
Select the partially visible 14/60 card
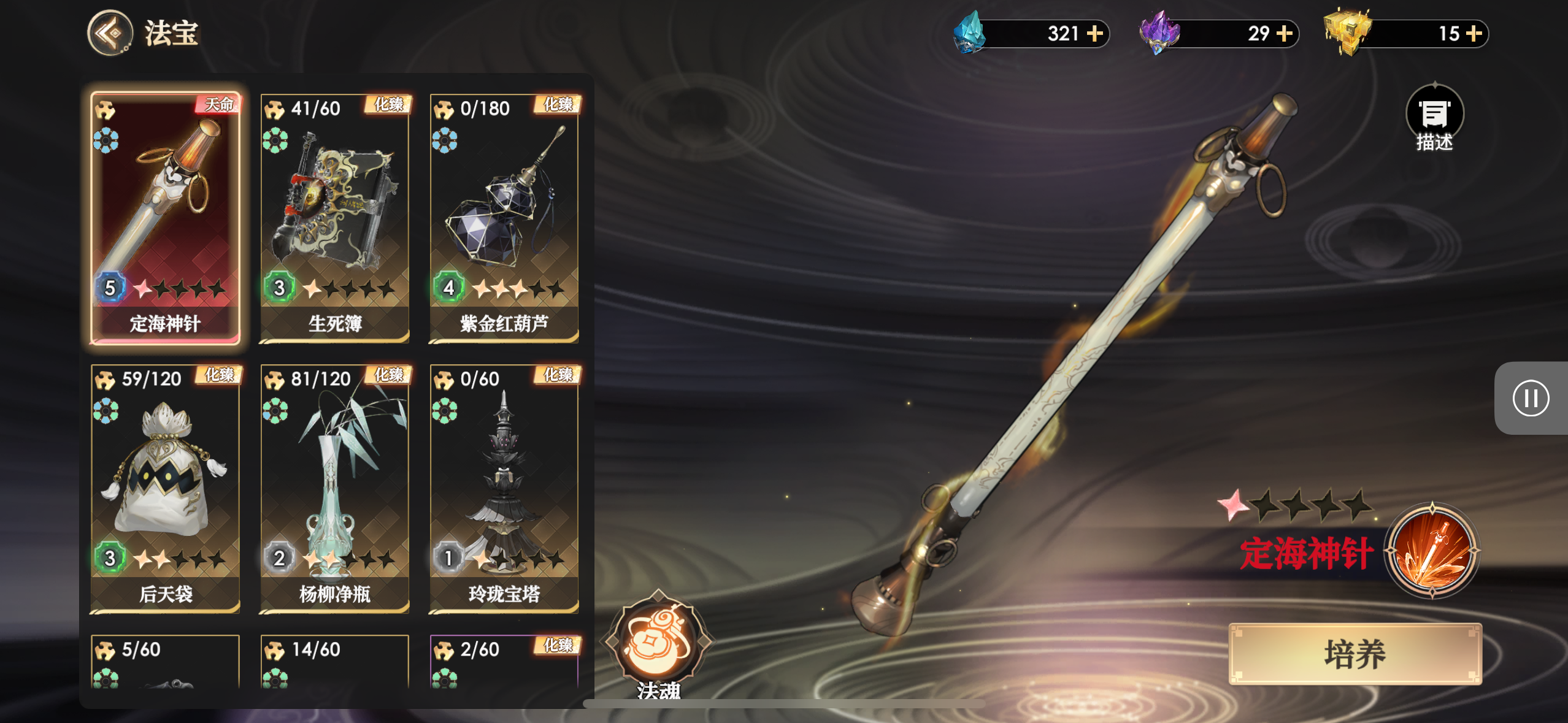point(335,662)
